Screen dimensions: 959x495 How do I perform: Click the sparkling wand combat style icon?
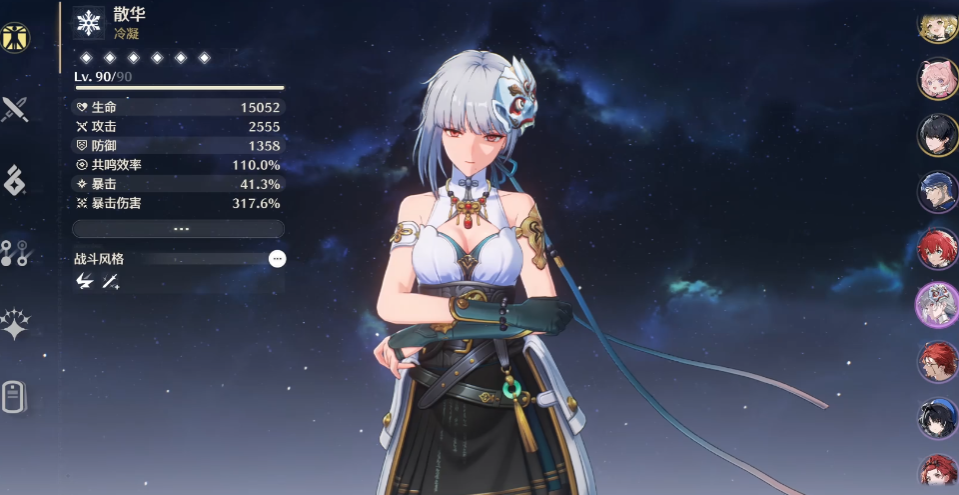[110, 283]
